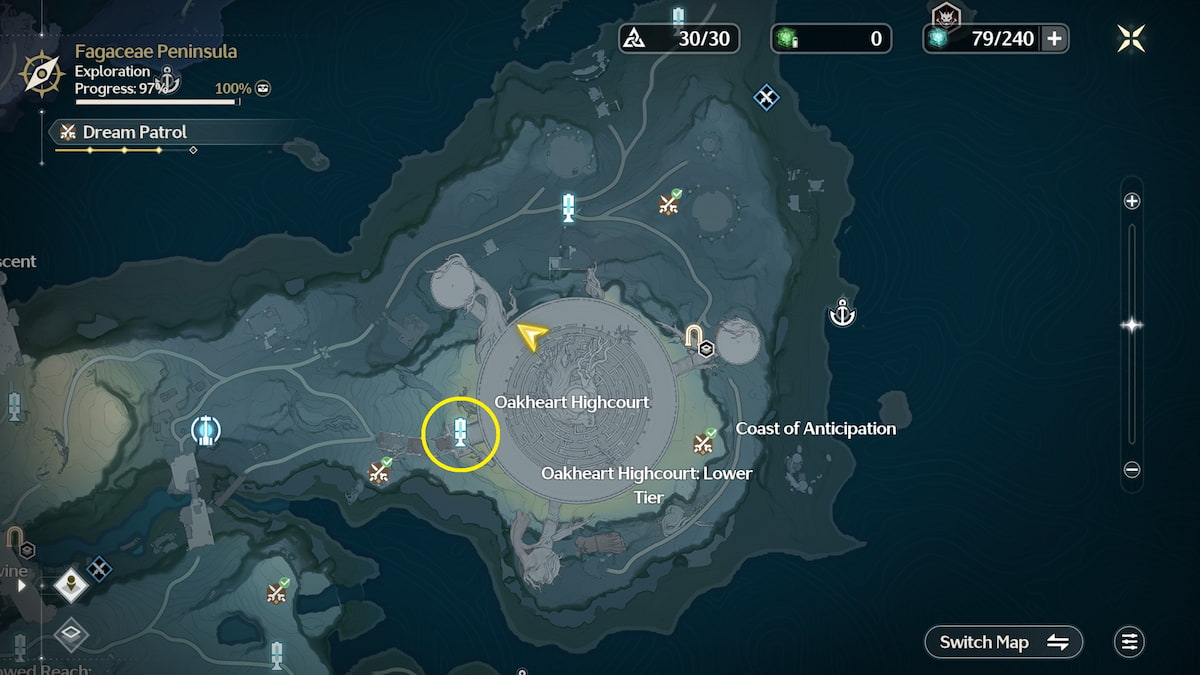Zoom in the map with the plus button
Viewport: 1200px width, 675px height.
[1132, 201]
